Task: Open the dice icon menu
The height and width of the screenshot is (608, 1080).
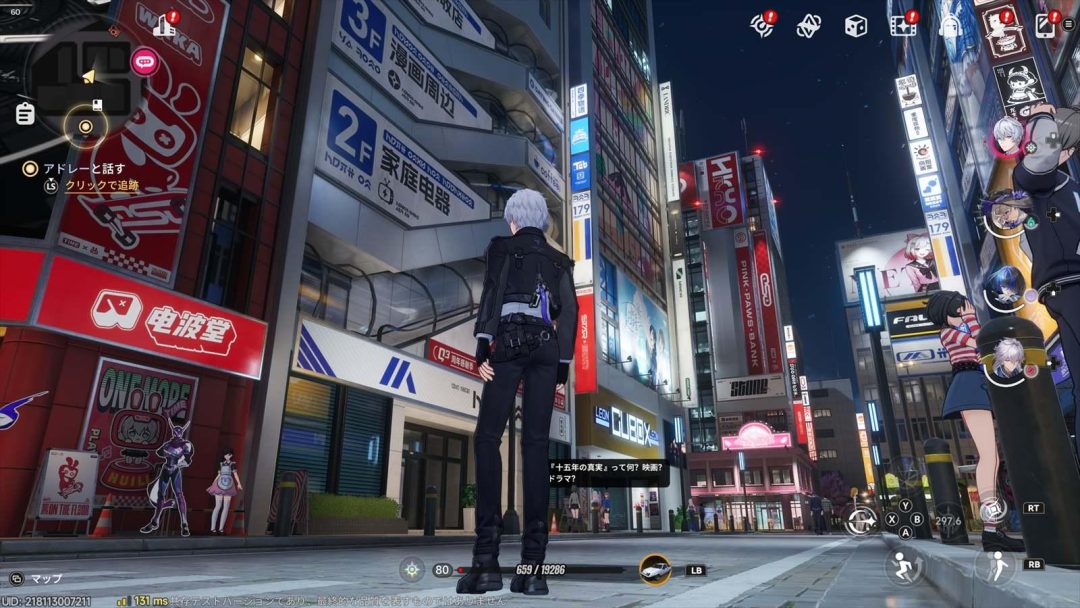Action: pos(855,27)
